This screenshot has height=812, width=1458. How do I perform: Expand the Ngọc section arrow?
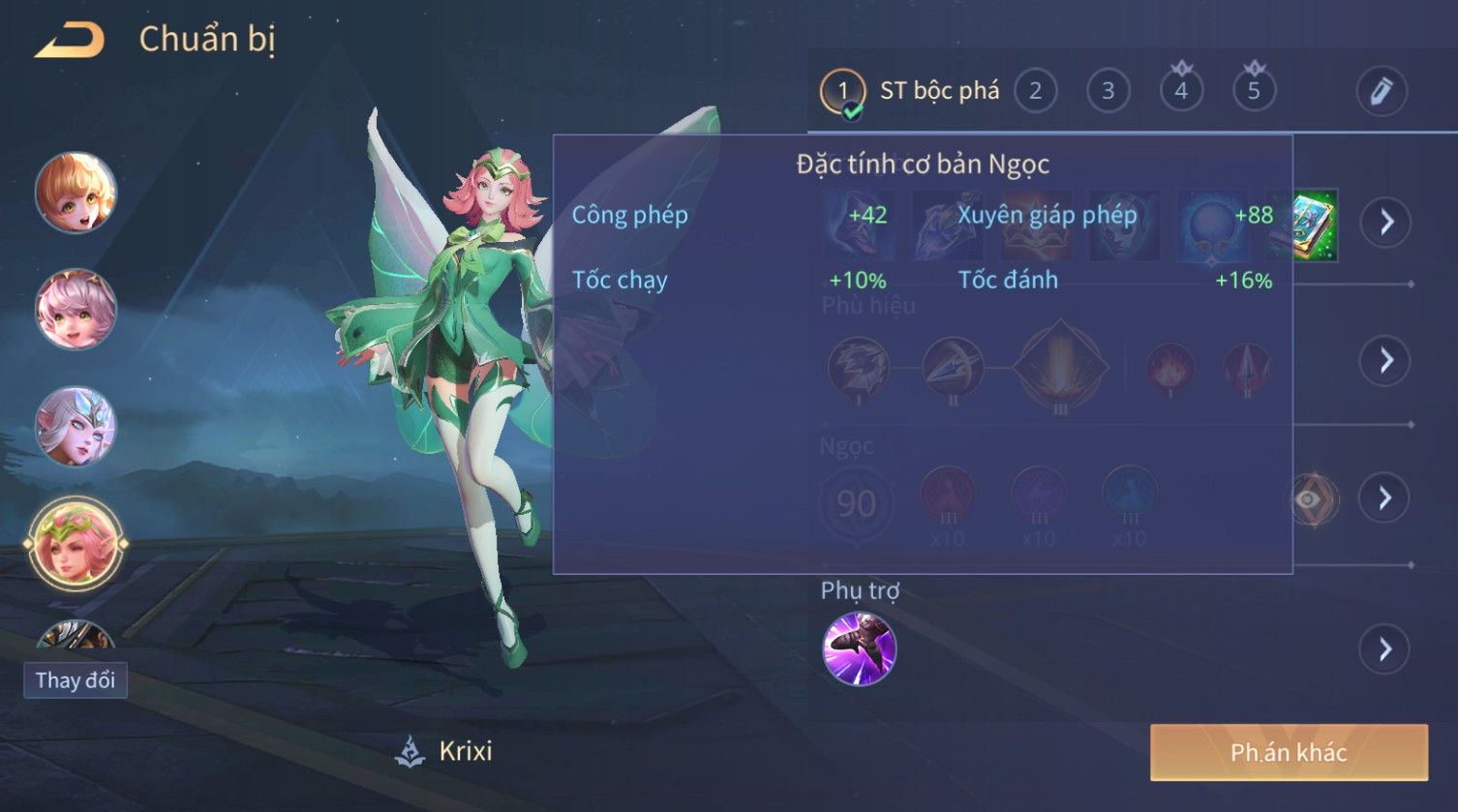(1384, 498)
